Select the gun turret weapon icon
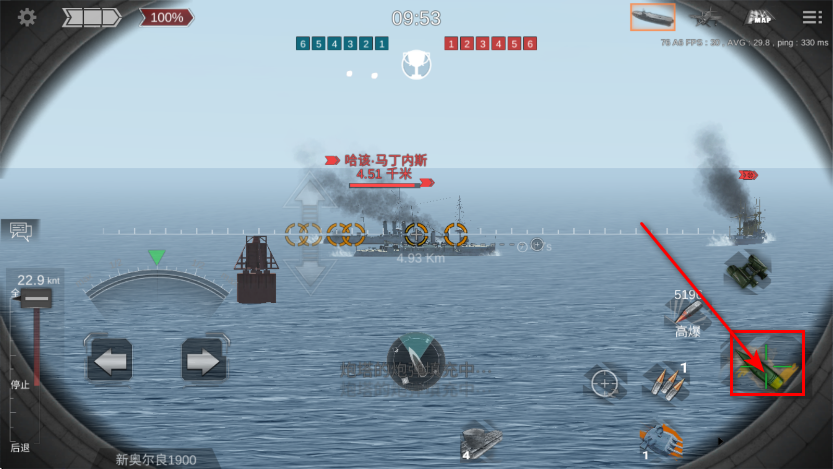 (661, 437)
